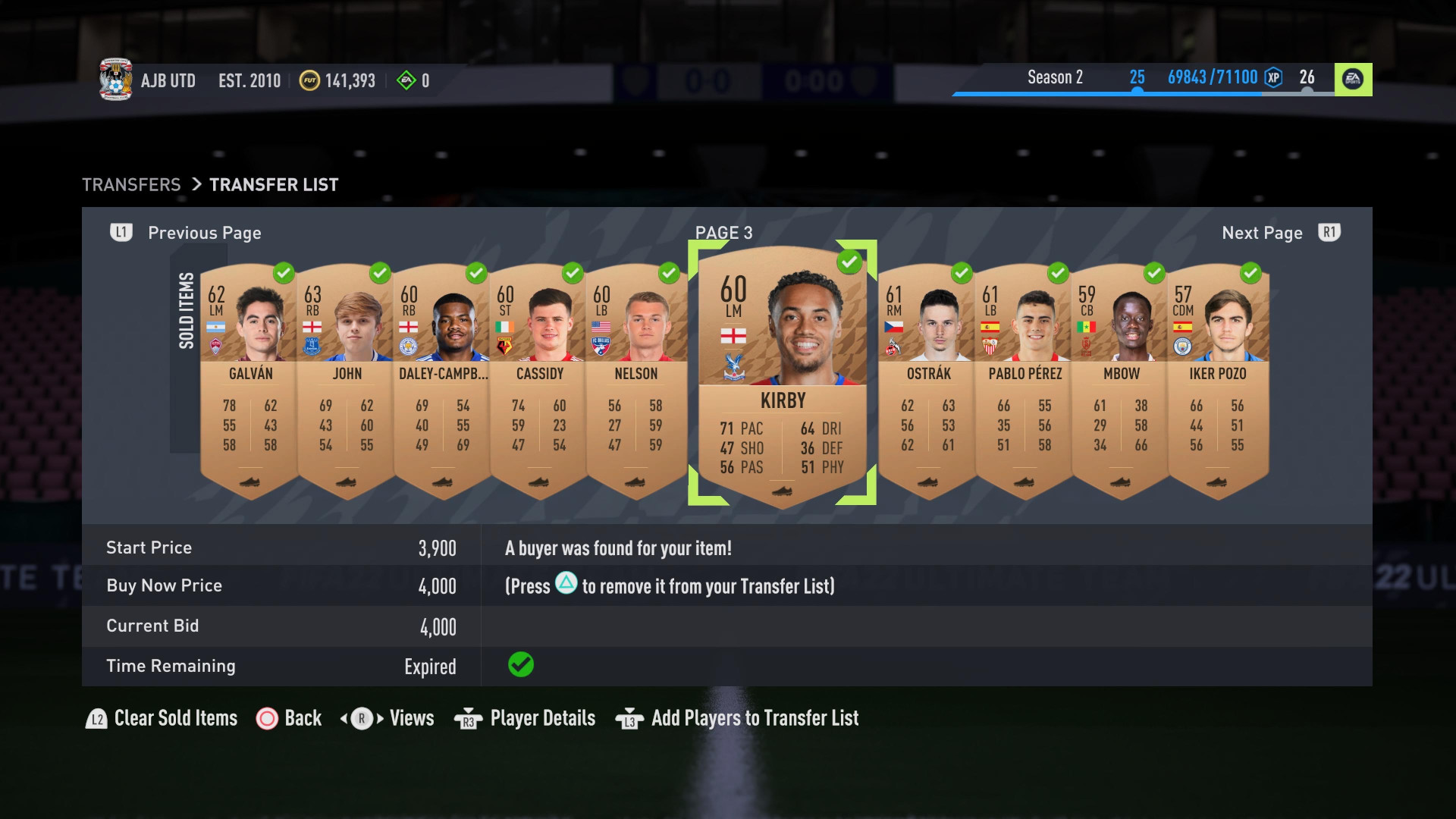Click the circle Back button icon
The height and width of the screenshot is (819, 1456).
pos(268,718)
